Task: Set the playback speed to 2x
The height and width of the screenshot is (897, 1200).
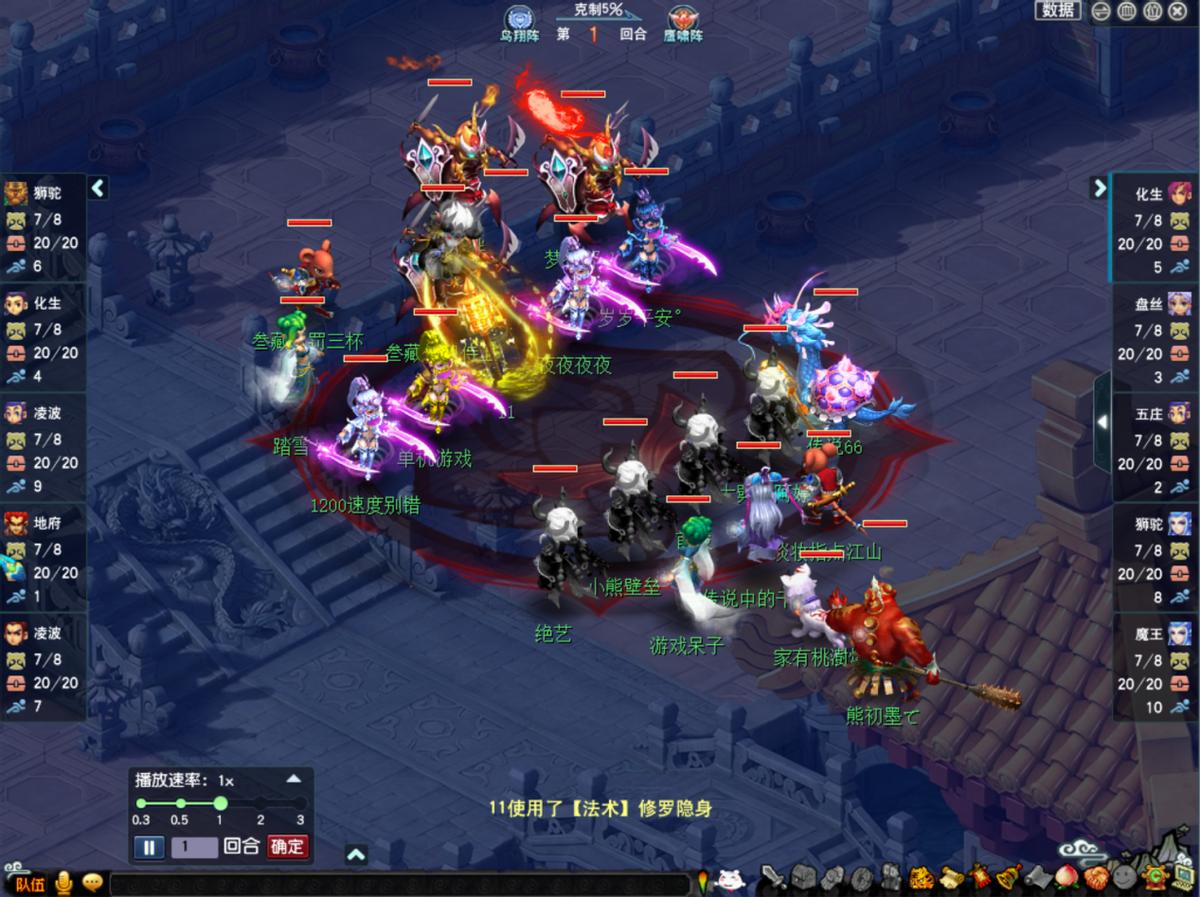Action: [260, 803]
